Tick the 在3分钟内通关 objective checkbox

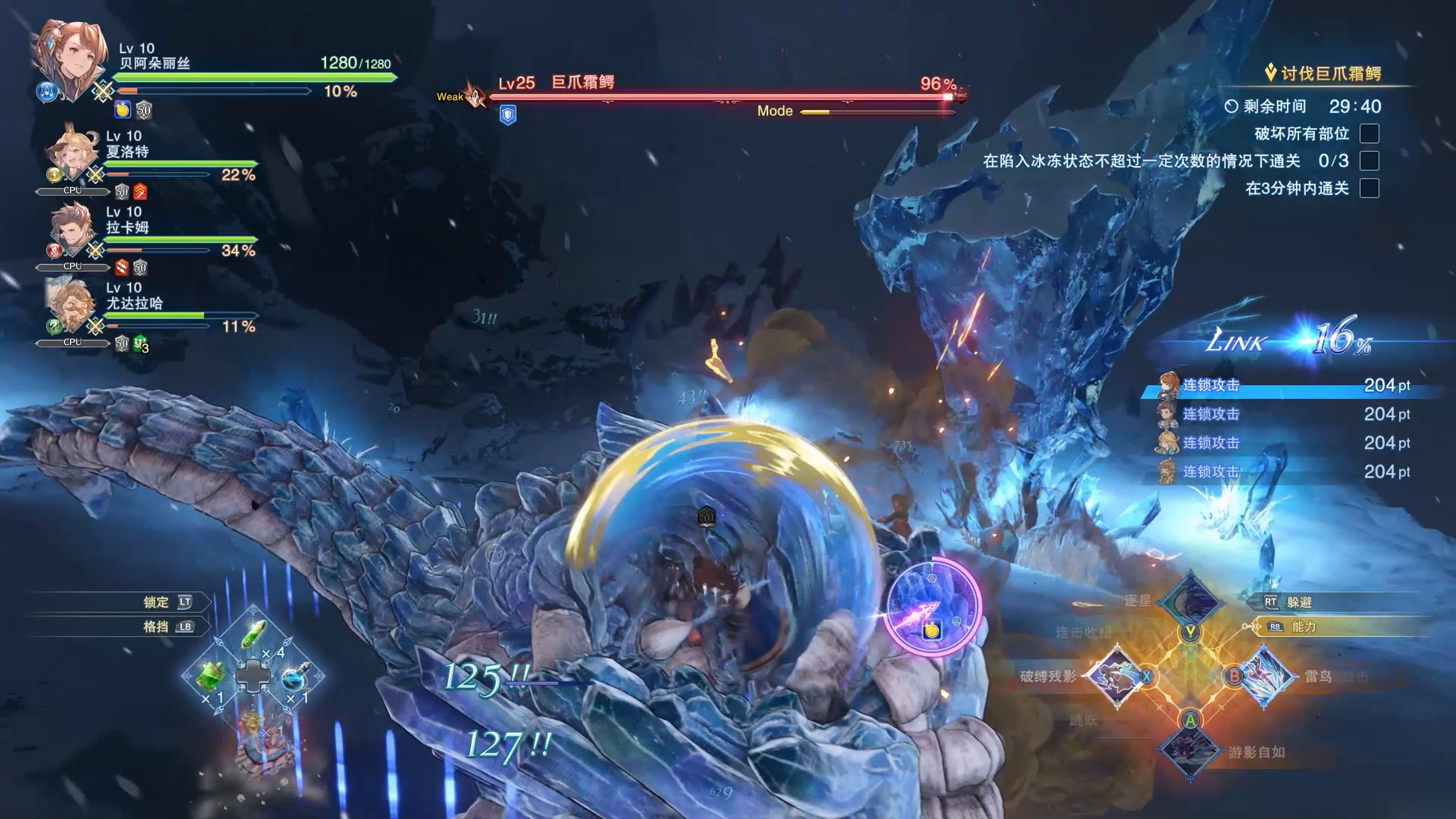click(1369, 188)
